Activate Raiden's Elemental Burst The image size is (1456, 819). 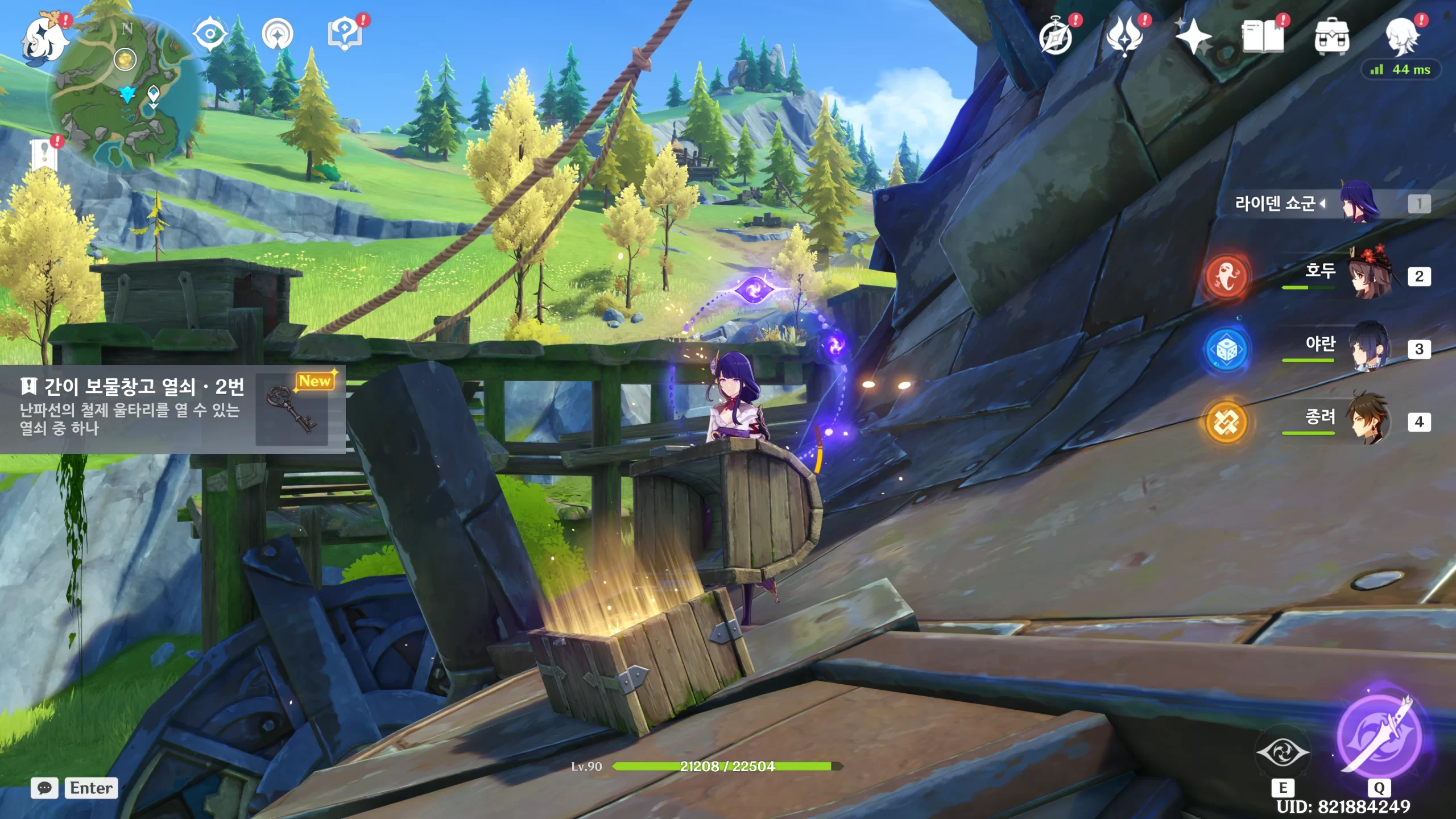click(1379, 736)
